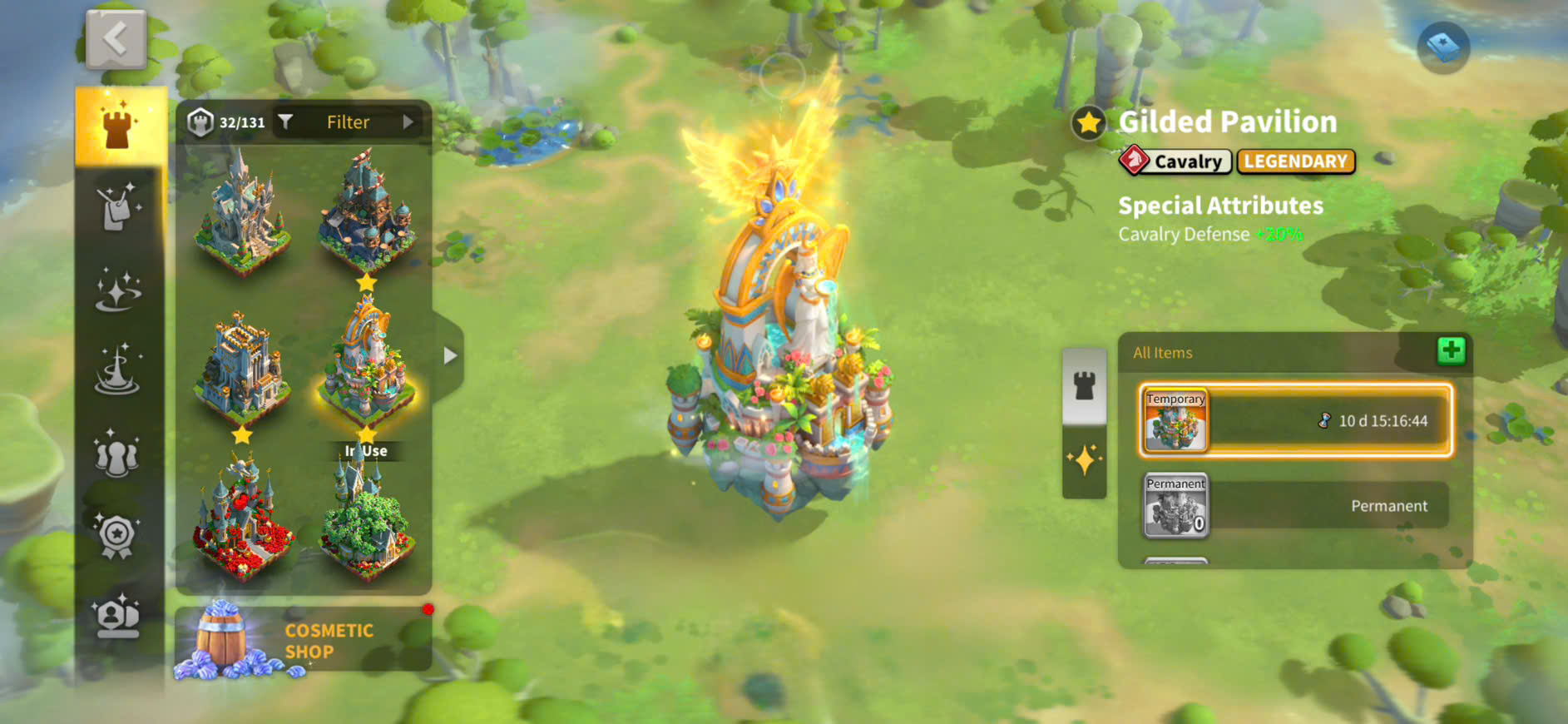1568x724 pixels.
Task: Open the avatar portrait category tab
Action: [117, 617]
